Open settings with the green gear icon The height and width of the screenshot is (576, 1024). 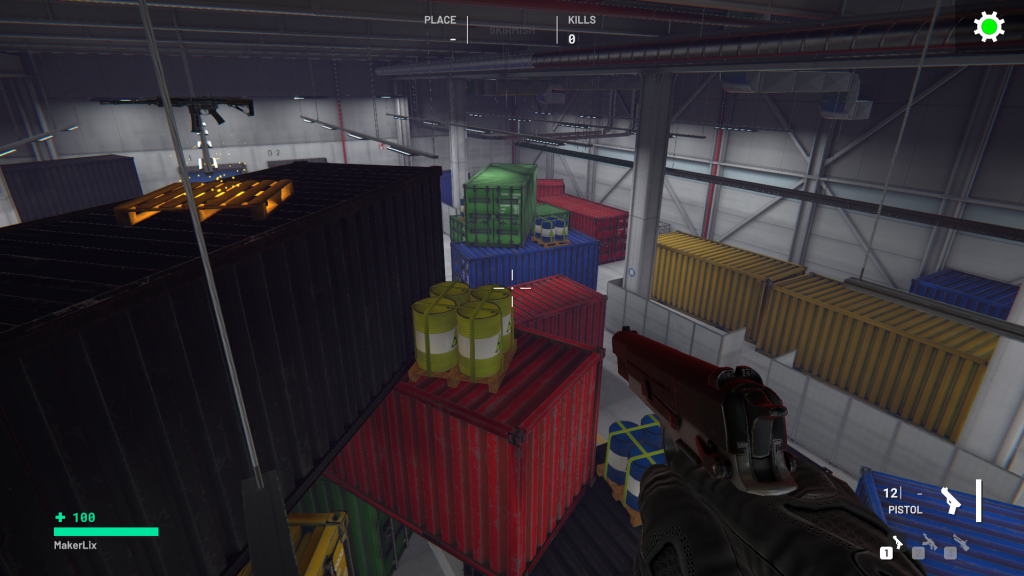(x=989, y=27)
